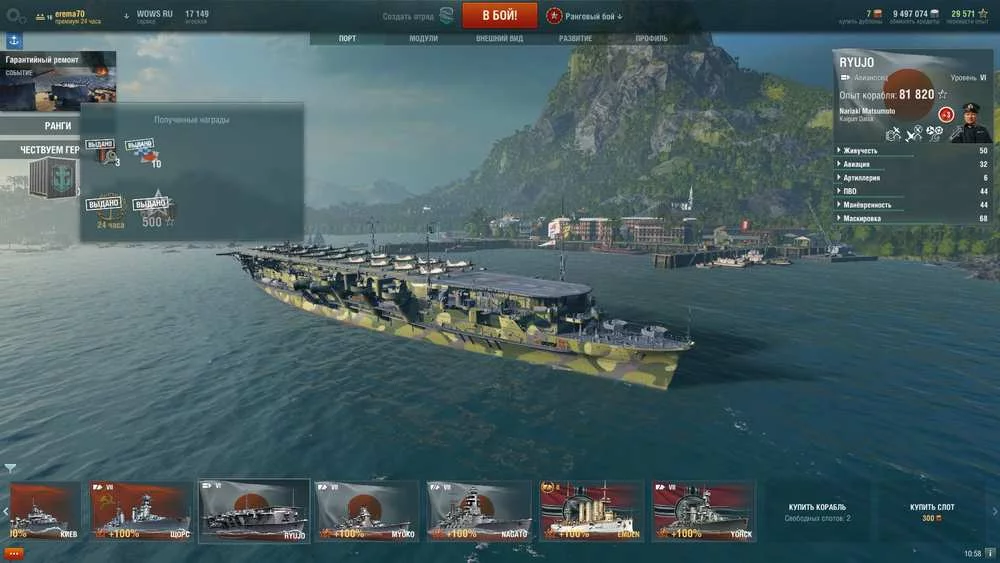Pick the Emden cruiser card
The image size is (1000, 563).
(590, 510)
